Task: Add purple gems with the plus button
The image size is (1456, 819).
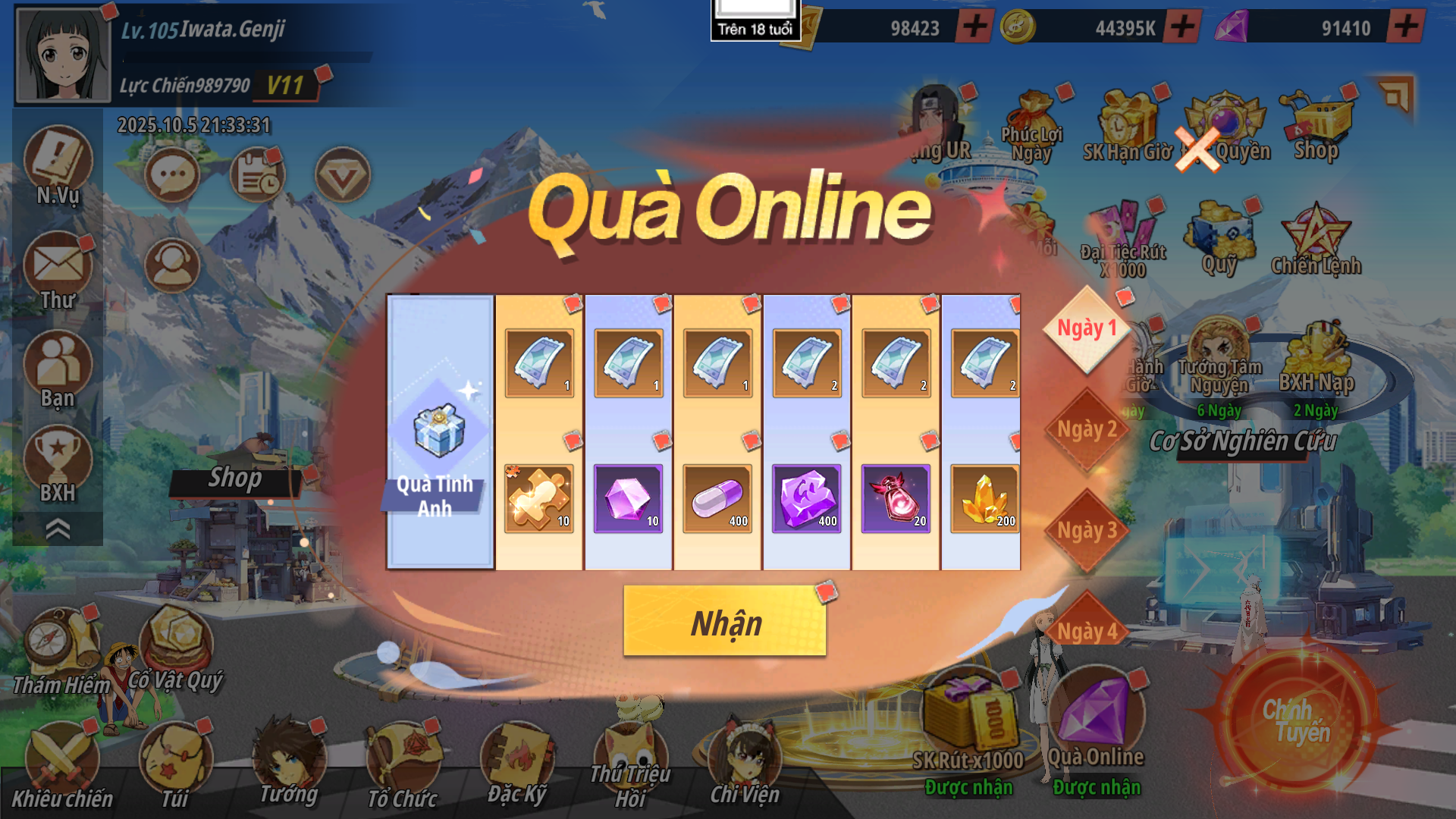Action: [1405, 27]
